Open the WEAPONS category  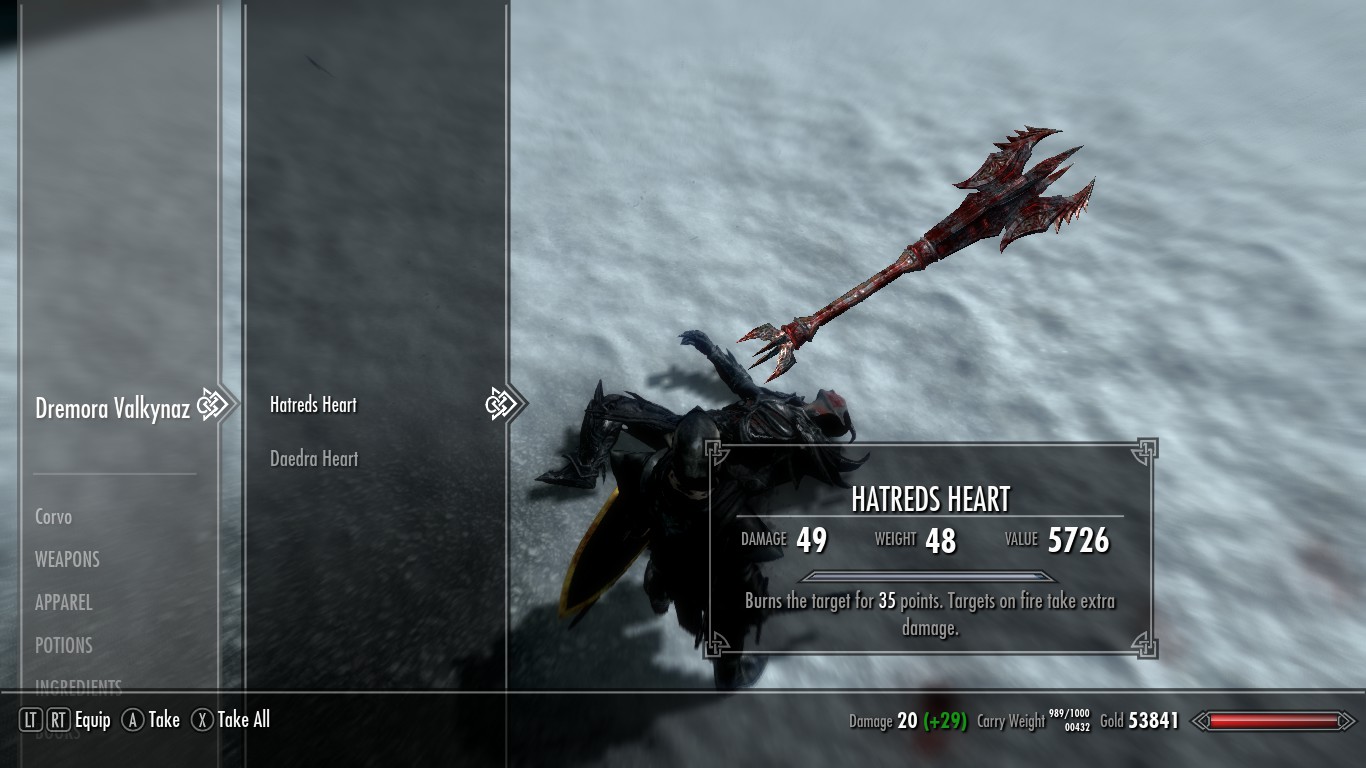click(x=67, y=560)
